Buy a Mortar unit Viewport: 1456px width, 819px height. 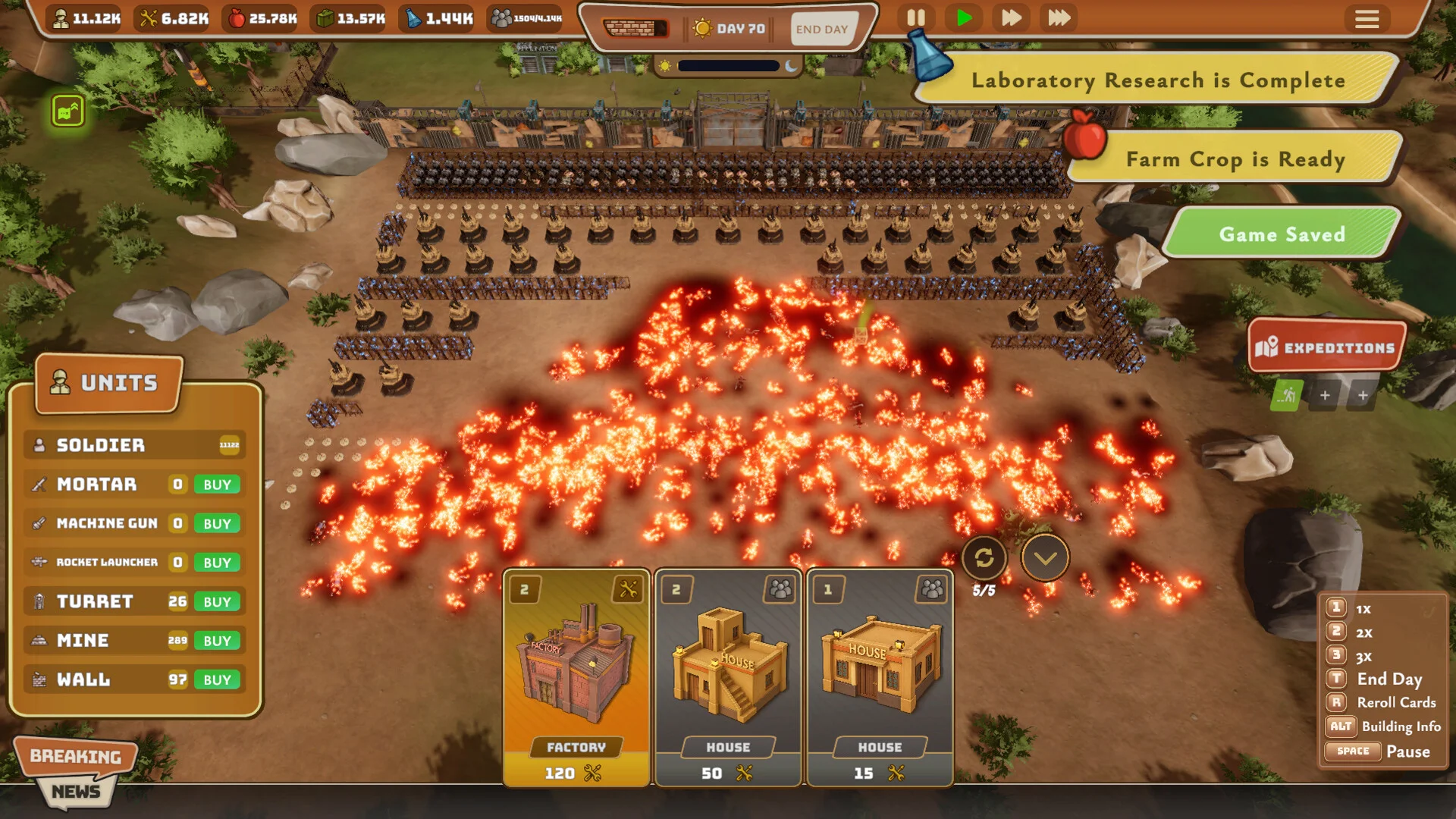coord(217,485)
